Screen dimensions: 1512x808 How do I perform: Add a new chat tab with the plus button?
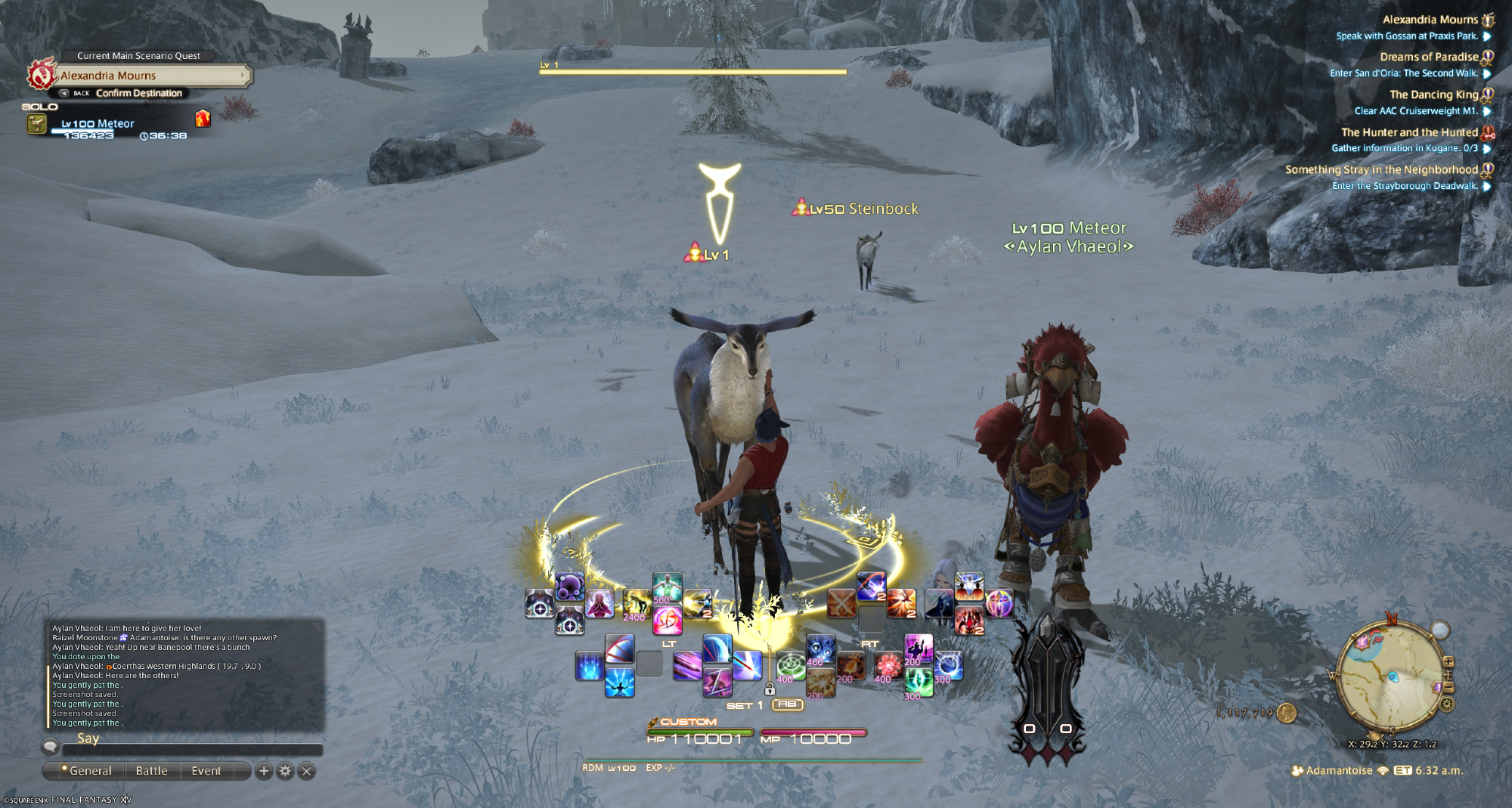tap(264, 771)
